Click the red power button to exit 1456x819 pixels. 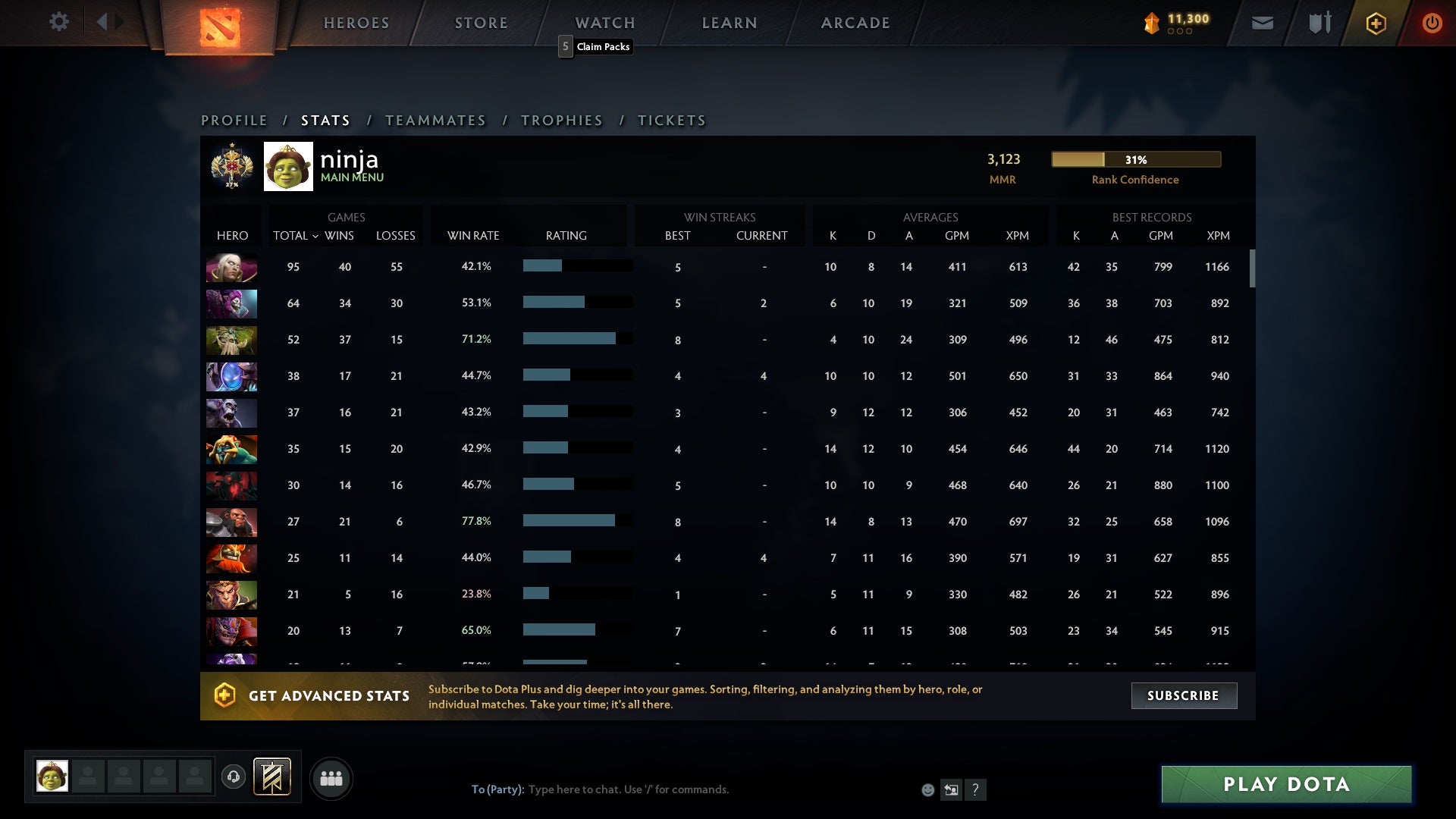coord(1432,23)
